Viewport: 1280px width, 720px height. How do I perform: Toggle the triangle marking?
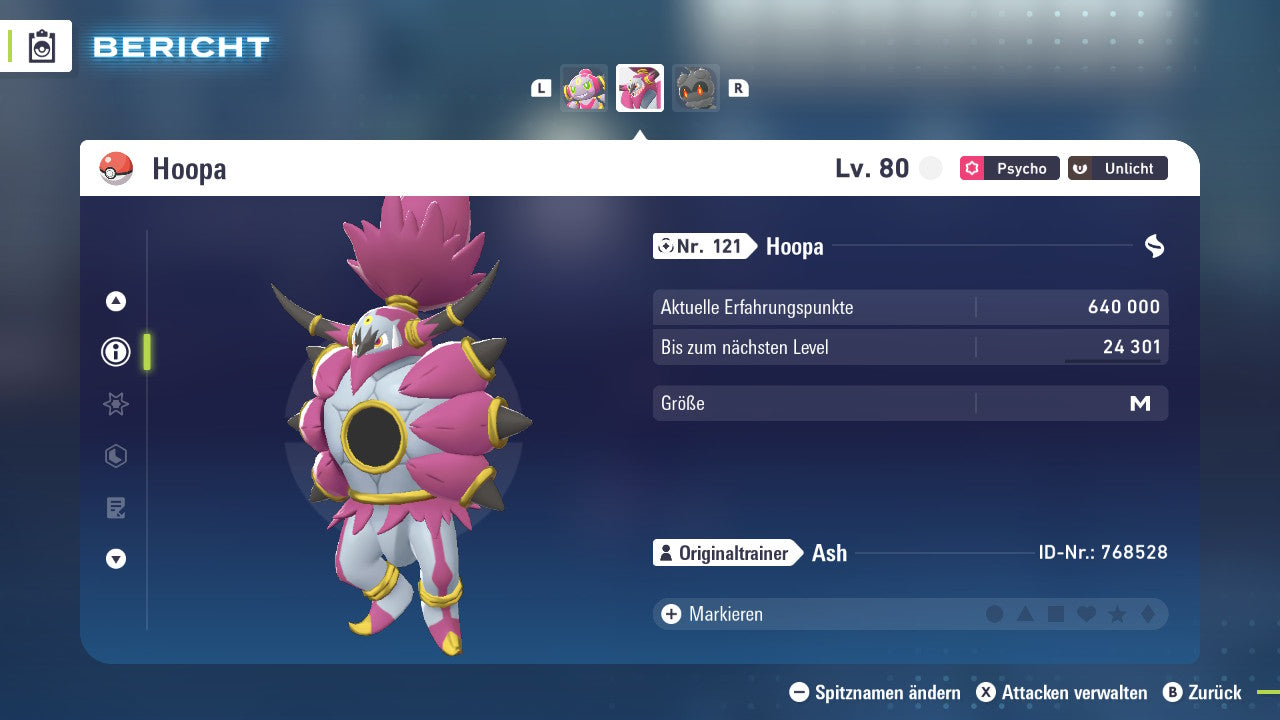pos(1025,614)
